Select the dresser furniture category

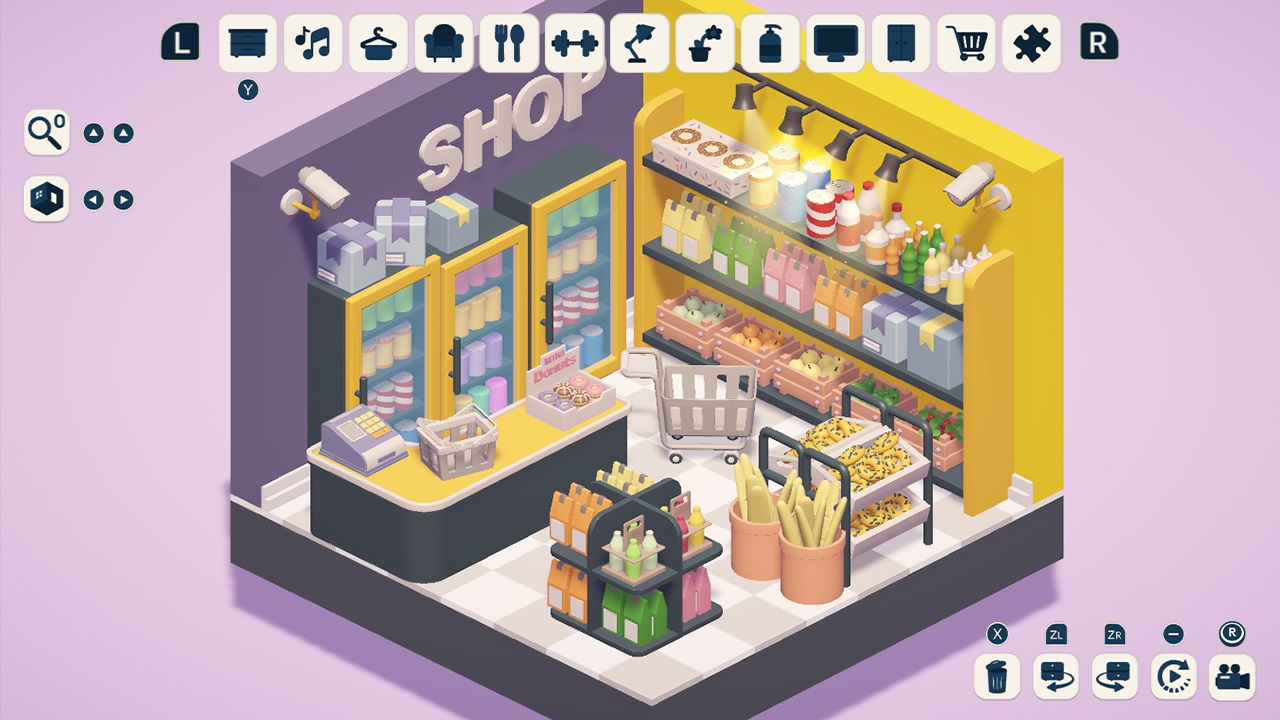point(247,44)
